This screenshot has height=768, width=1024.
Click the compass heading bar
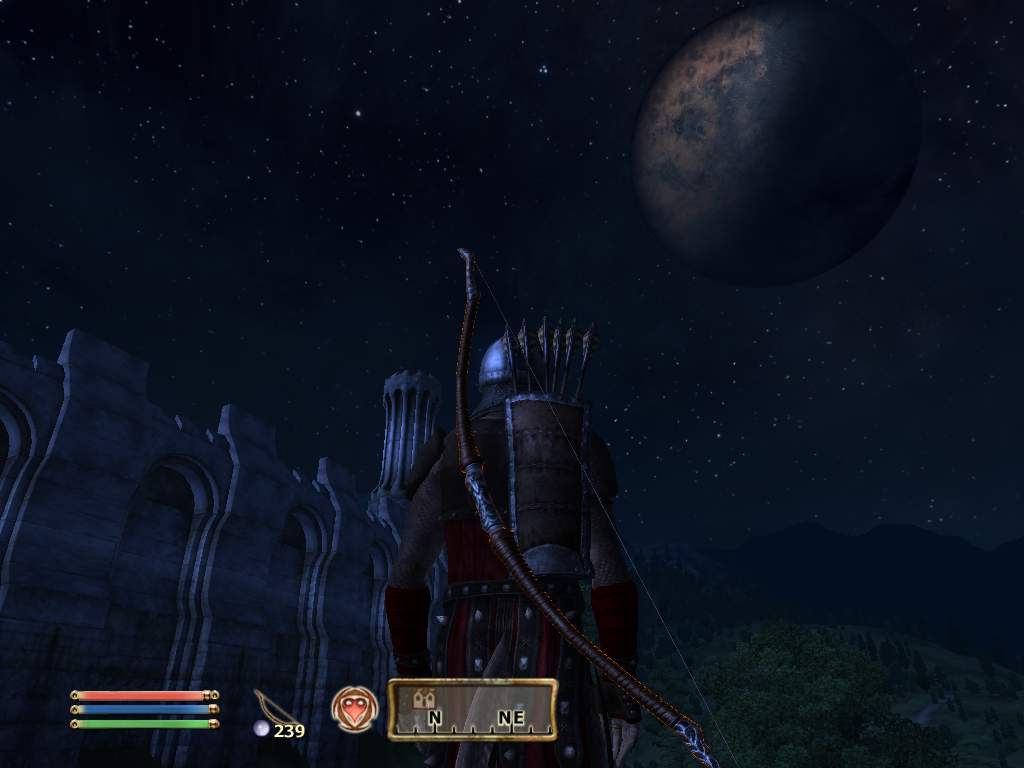pyautogui.click(x=472, y=709)
